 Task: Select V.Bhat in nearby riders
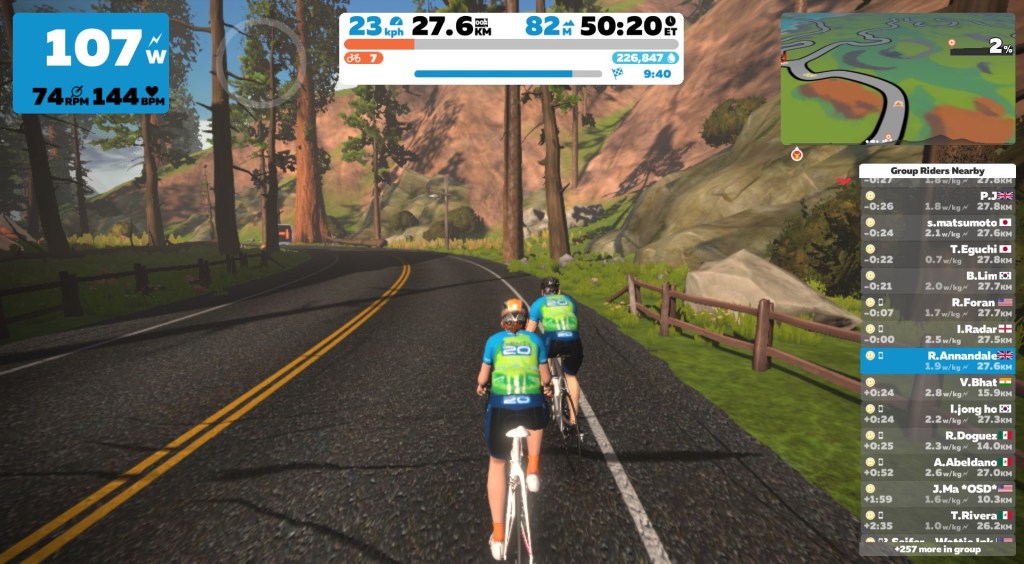coord(937,387)
